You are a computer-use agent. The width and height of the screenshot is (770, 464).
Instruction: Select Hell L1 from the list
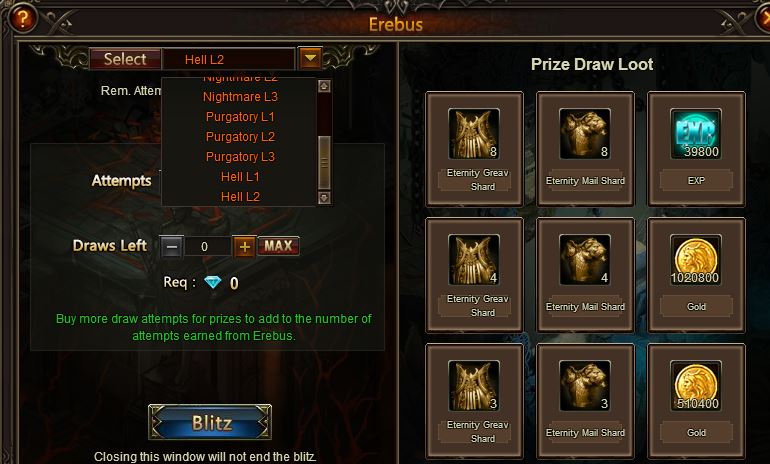point(239,177)
